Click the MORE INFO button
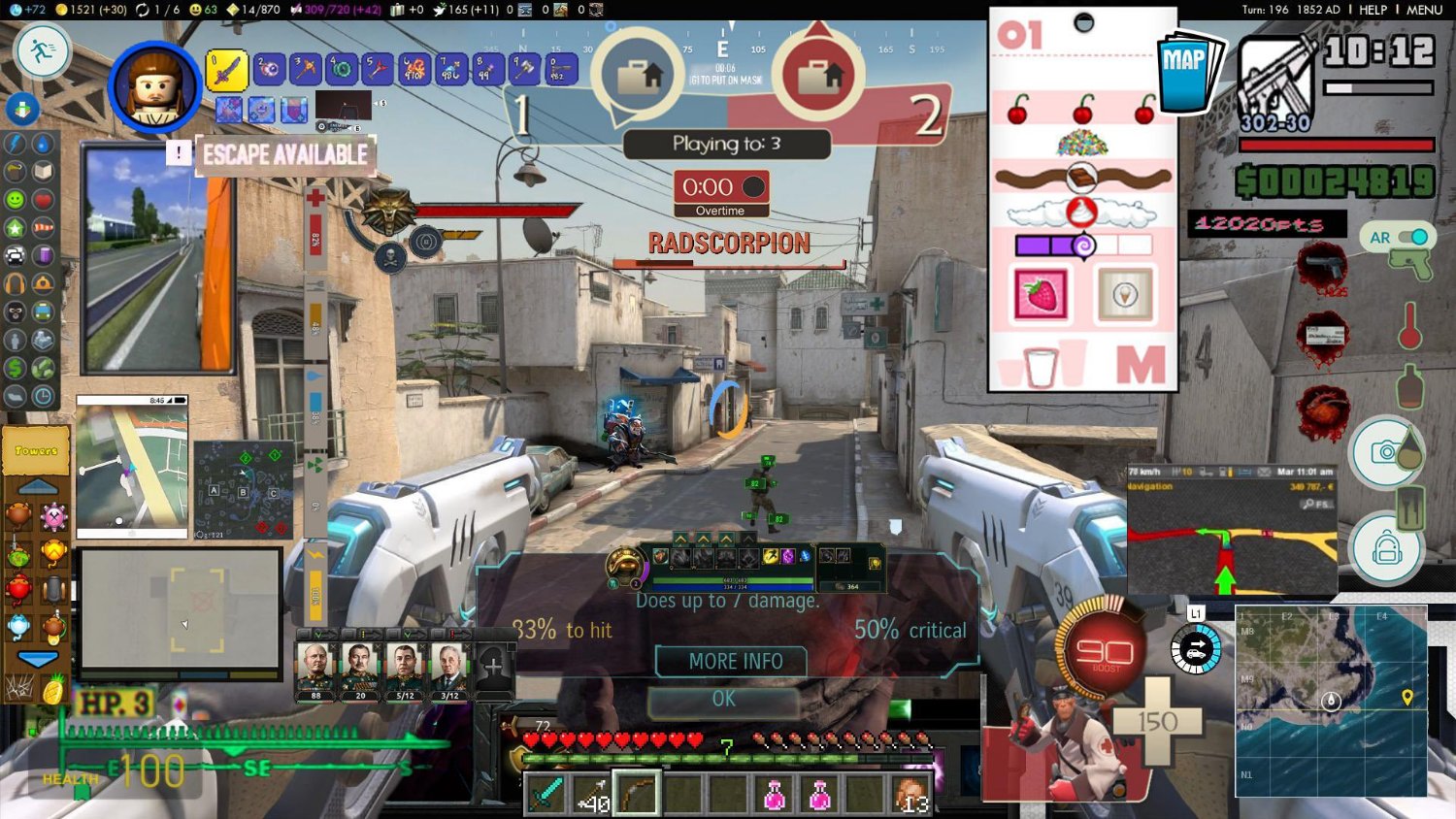Screen dimensions: 1456x819 coord(731,661)
